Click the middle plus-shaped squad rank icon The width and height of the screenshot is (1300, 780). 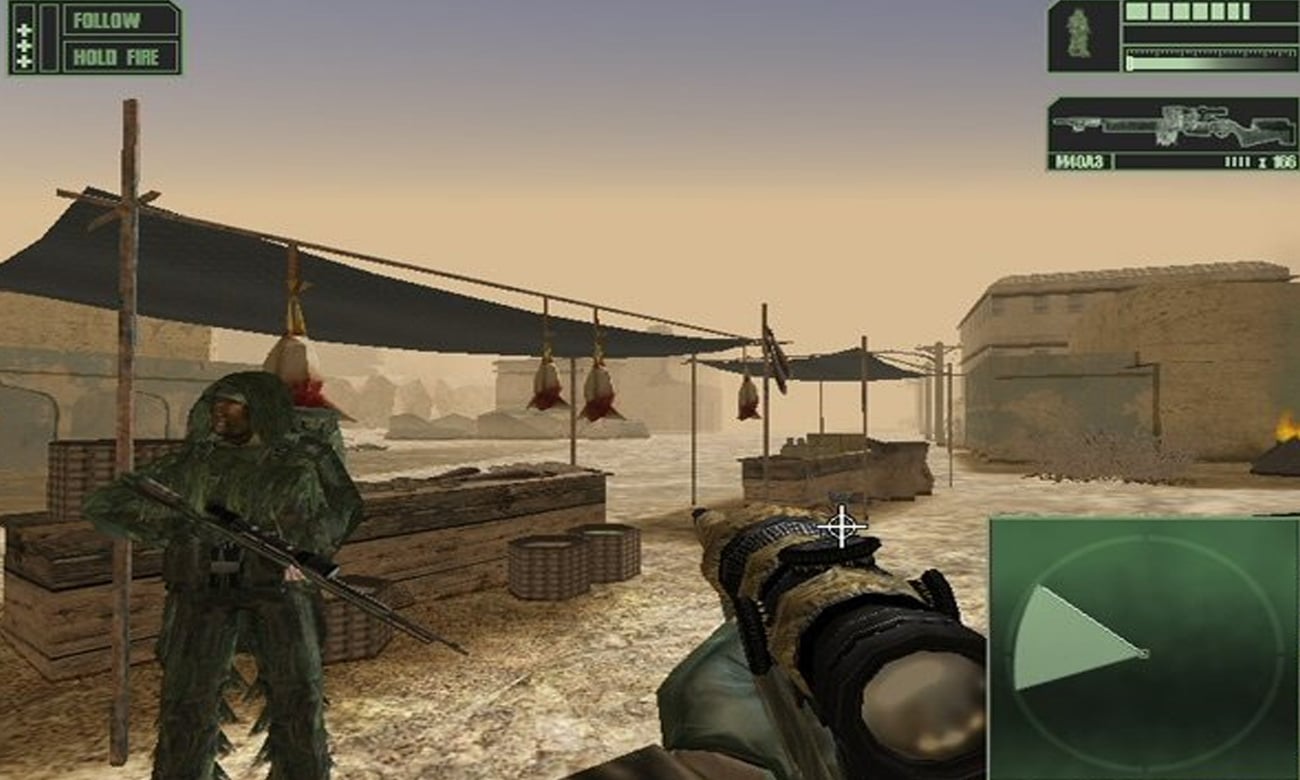pyautogui.click(x=25, y=45)
